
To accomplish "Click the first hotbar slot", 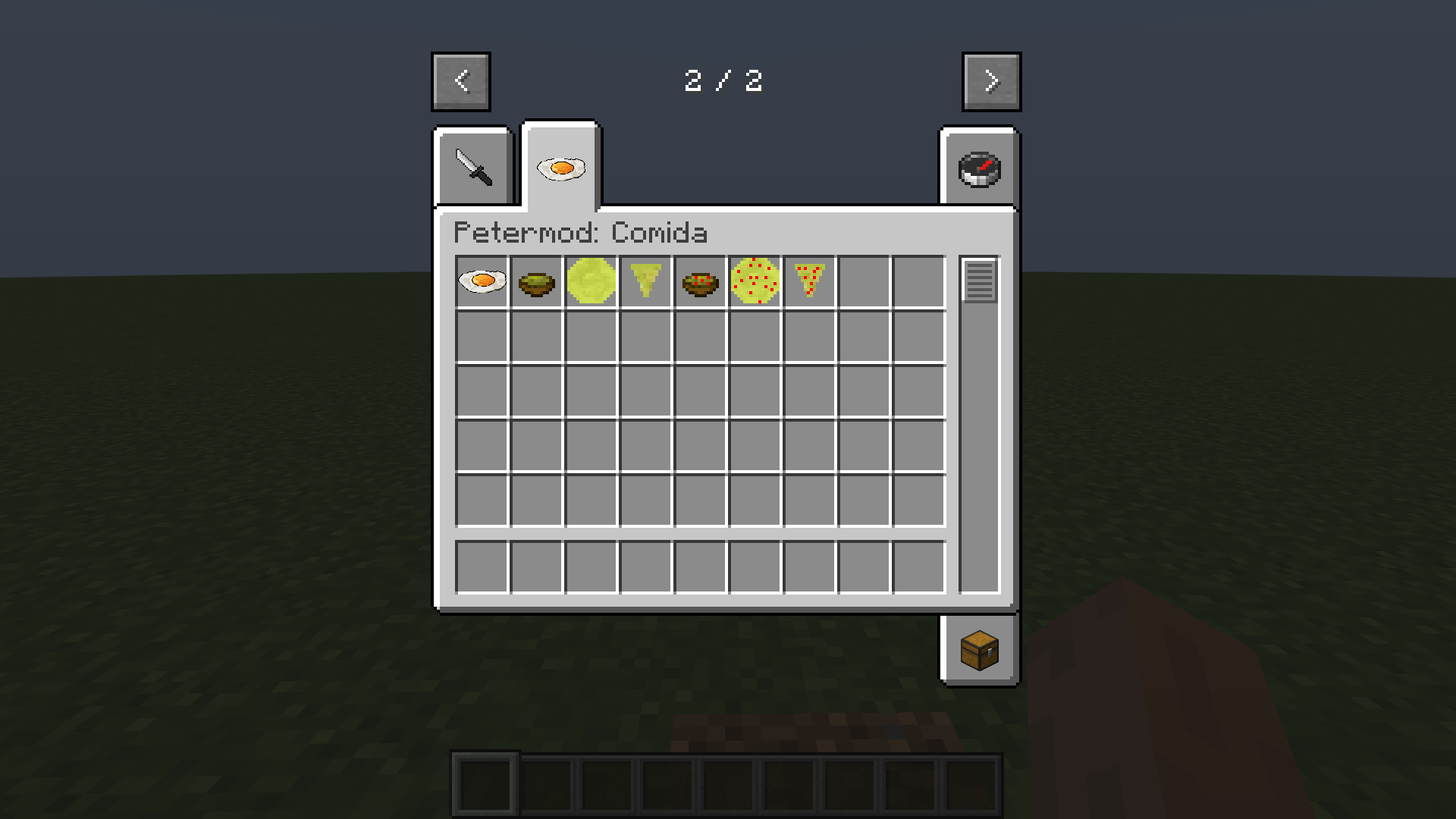I will pyautogui.click(x=485, y=783).
